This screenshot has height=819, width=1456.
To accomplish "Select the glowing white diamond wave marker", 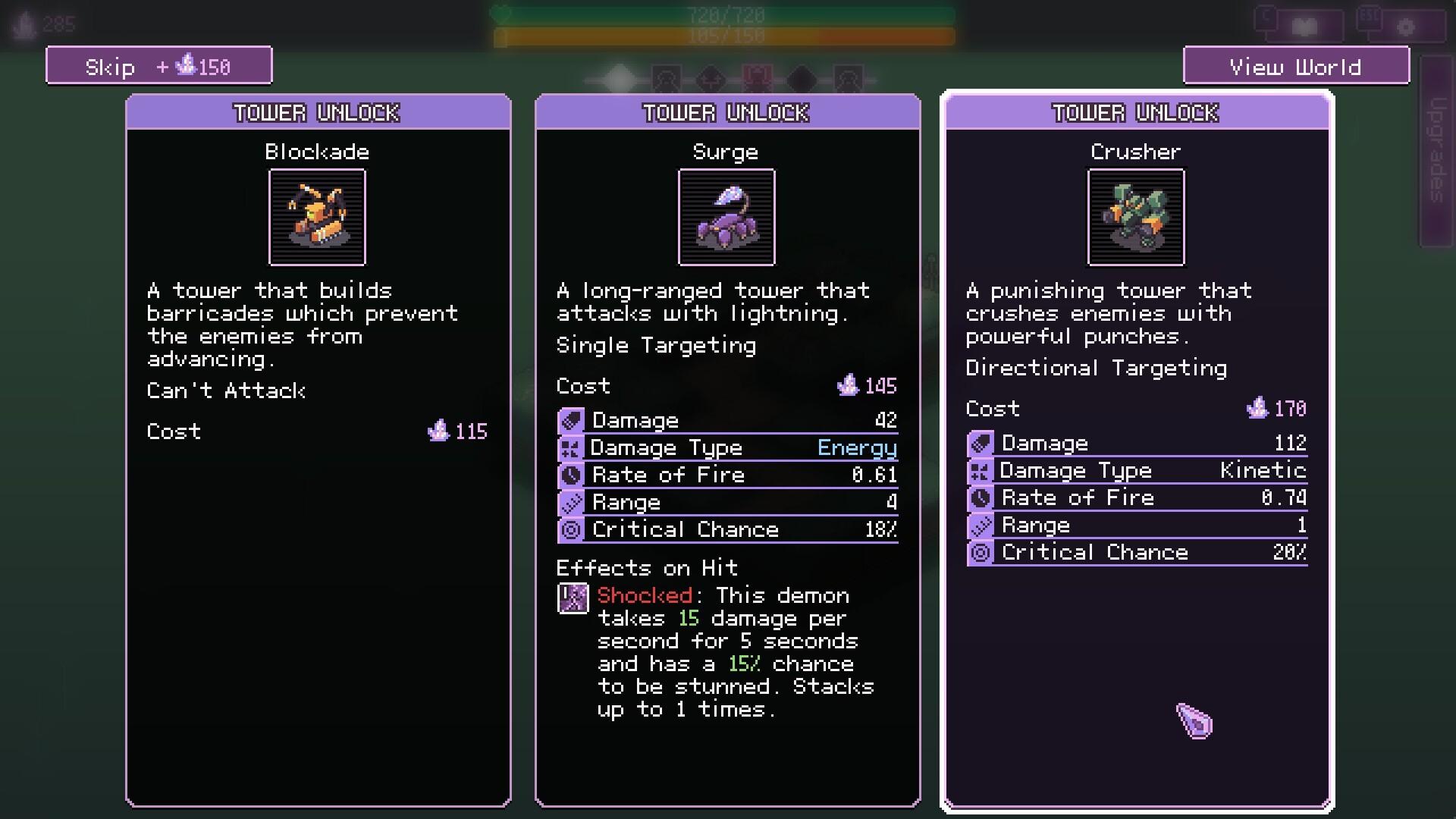I will pos(618,77).
